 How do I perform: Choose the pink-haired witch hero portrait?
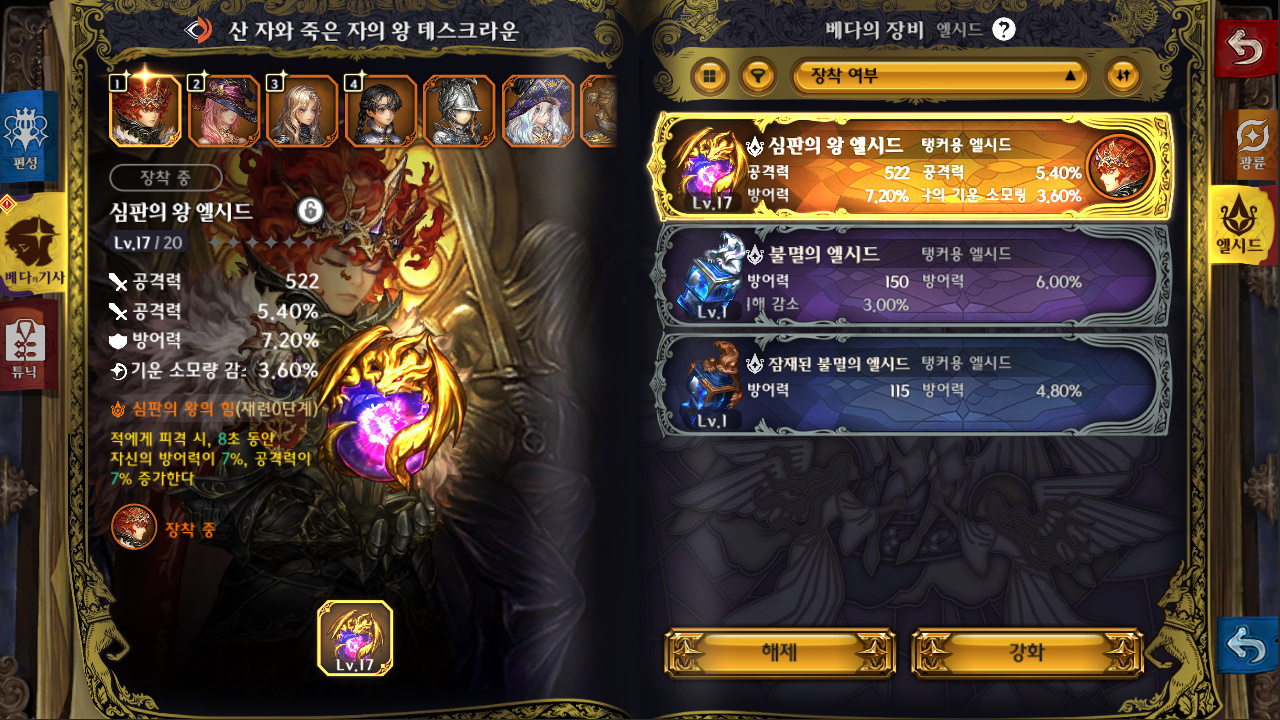(223, 111)
